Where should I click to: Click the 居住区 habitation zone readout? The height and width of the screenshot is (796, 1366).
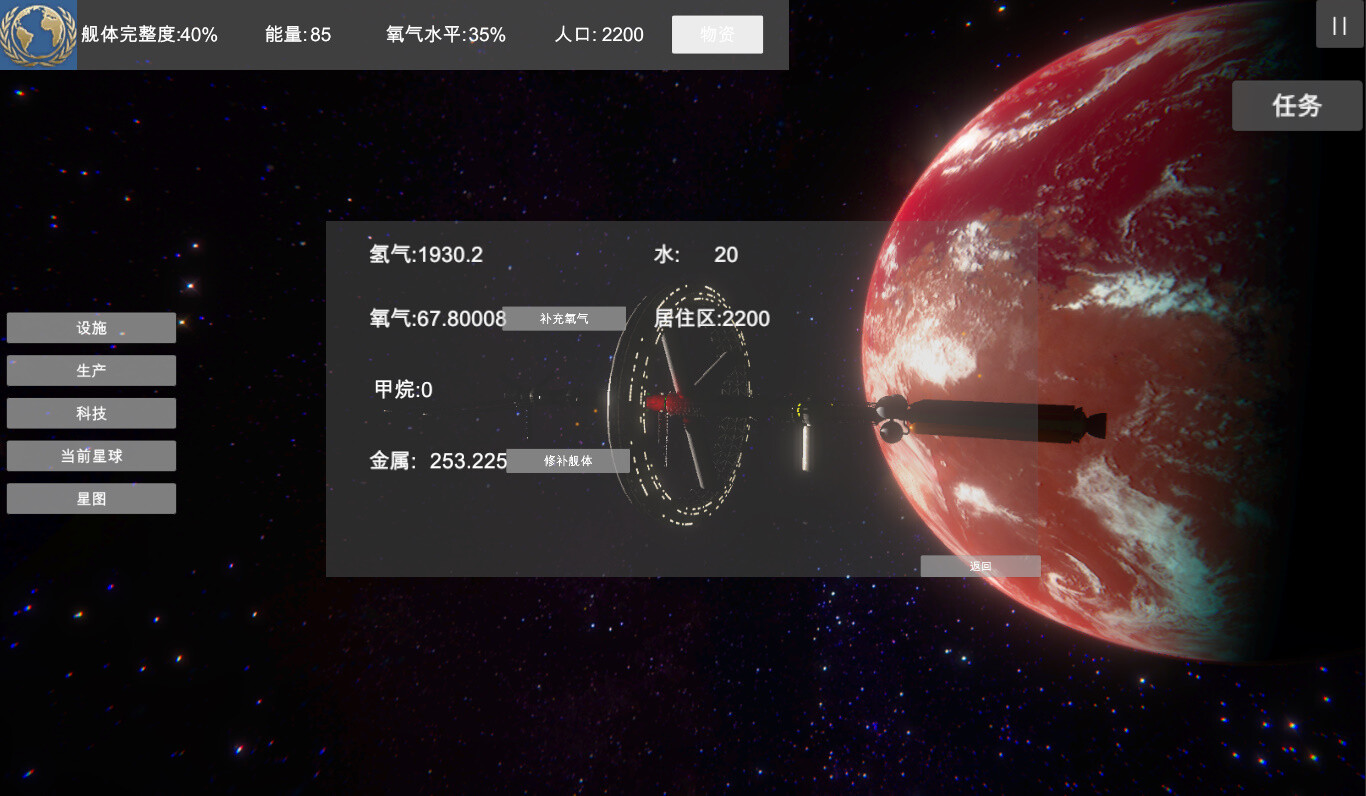click(713, 318)
